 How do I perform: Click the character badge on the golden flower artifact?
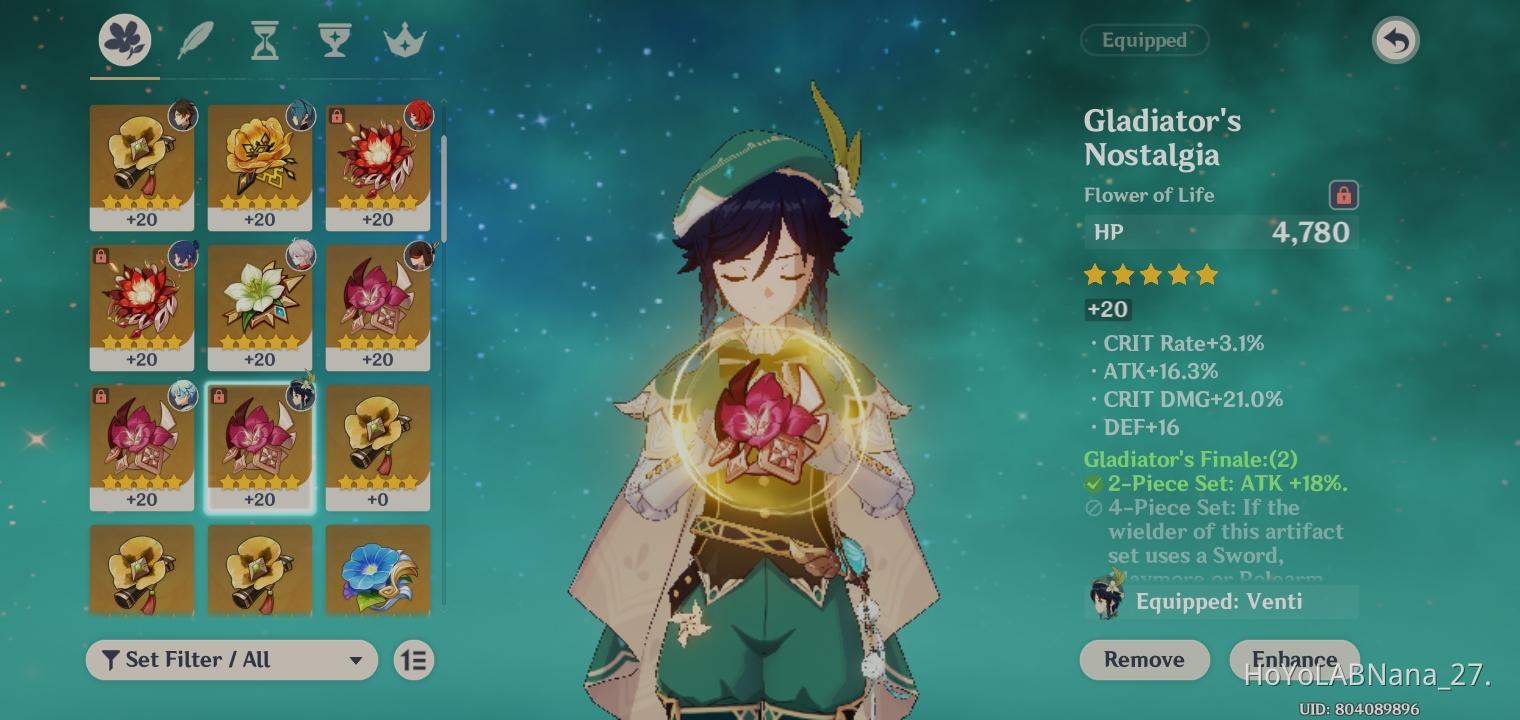(x=300, y=116)
